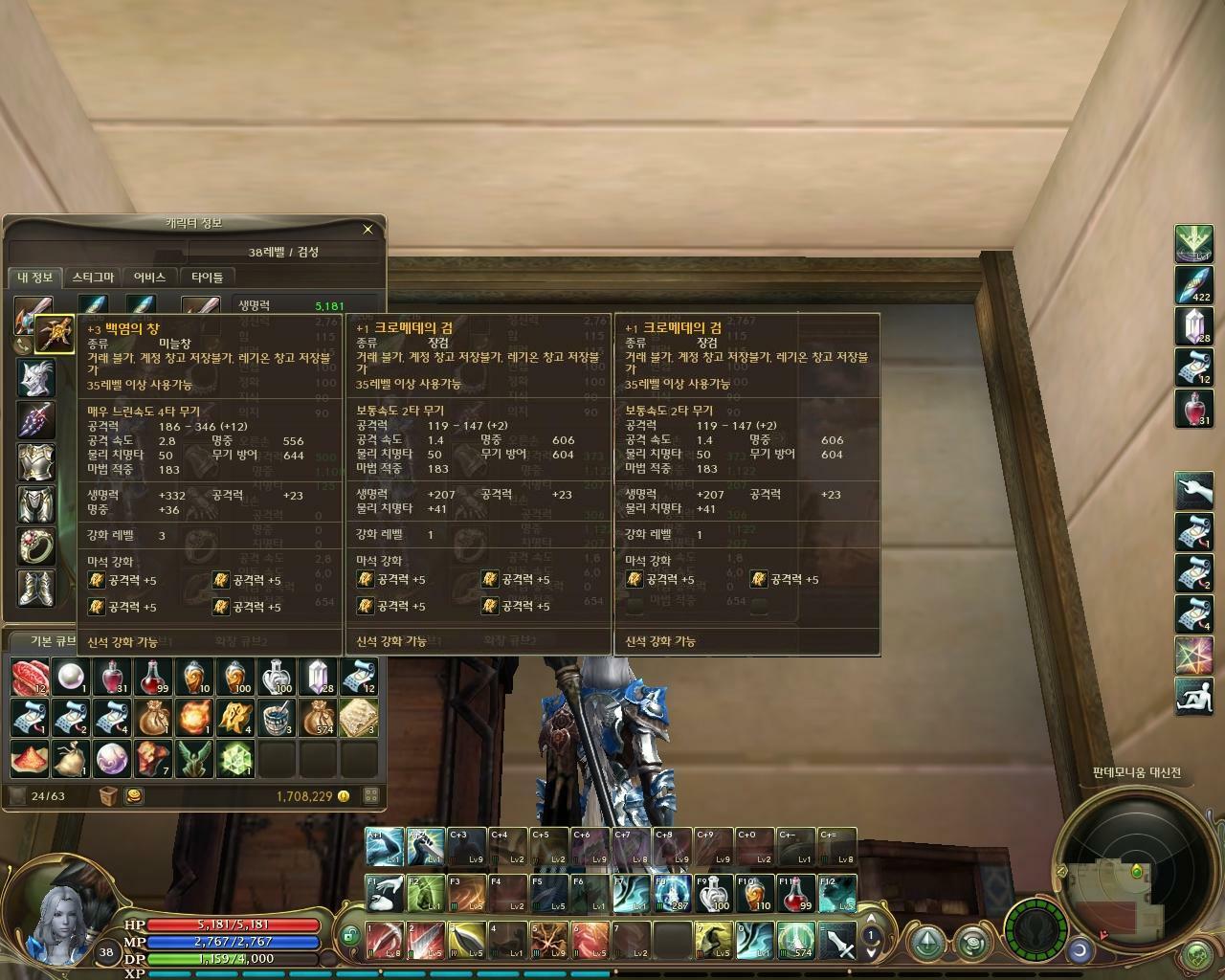This screenshot has width=1225, height=980.
Task: Close the character info window
Action: pos(367,230)
